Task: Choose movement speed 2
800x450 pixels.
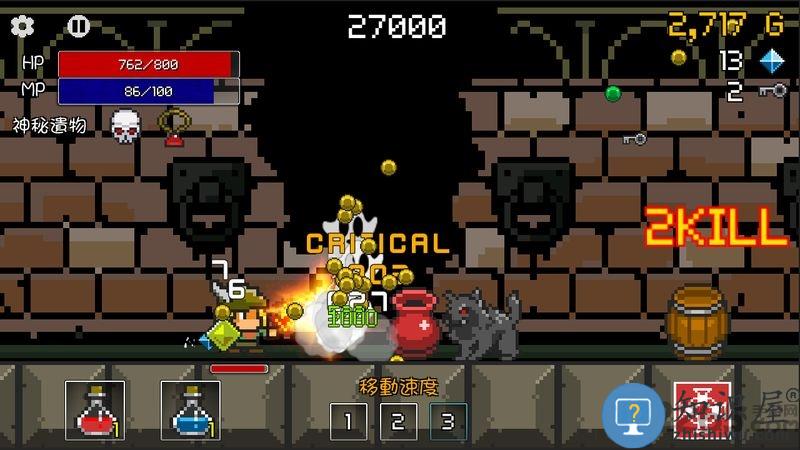Action: coord(398,421)
